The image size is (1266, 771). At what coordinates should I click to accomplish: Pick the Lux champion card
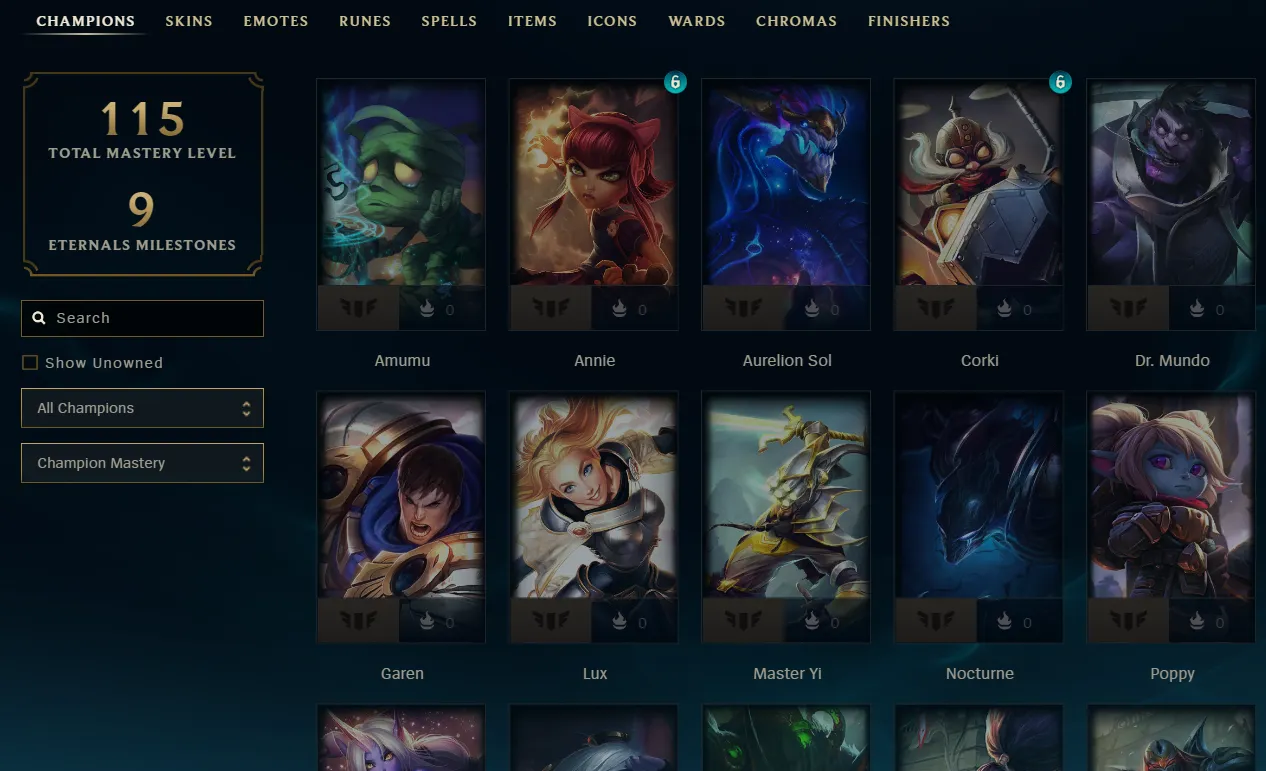coord(594,497)
